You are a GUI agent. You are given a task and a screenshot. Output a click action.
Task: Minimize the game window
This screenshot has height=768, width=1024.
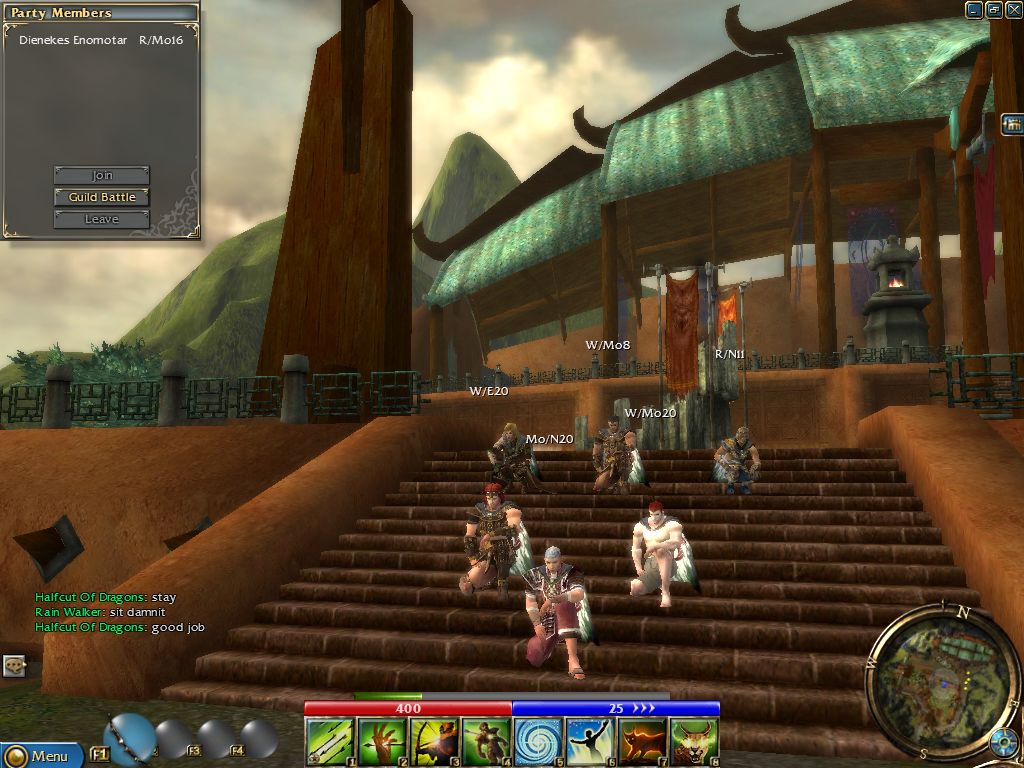point(974,10)
